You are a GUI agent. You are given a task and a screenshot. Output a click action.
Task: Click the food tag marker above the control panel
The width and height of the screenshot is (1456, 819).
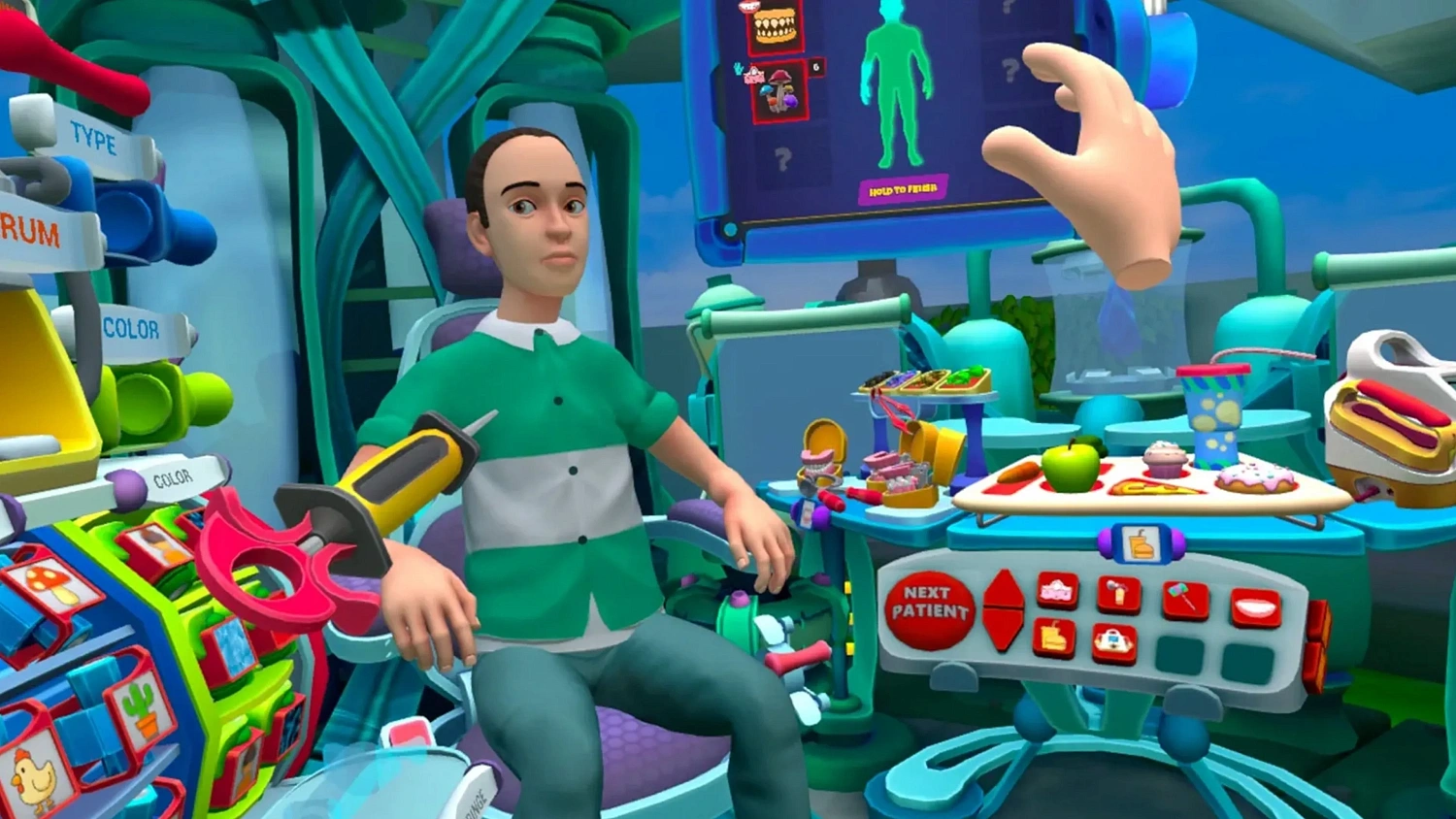click(1140, 546)
